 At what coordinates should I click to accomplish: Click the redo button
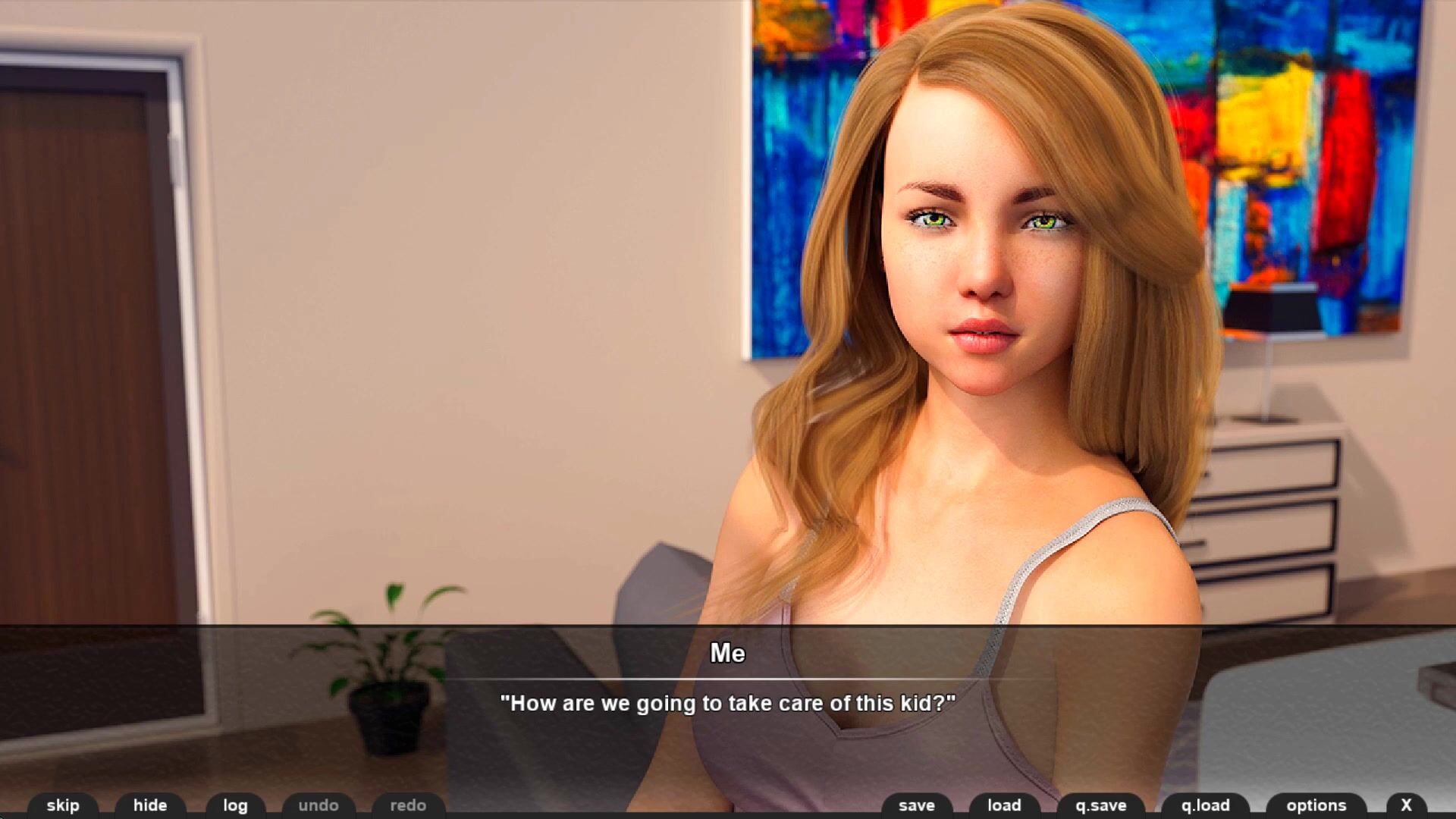click(408, 805)
